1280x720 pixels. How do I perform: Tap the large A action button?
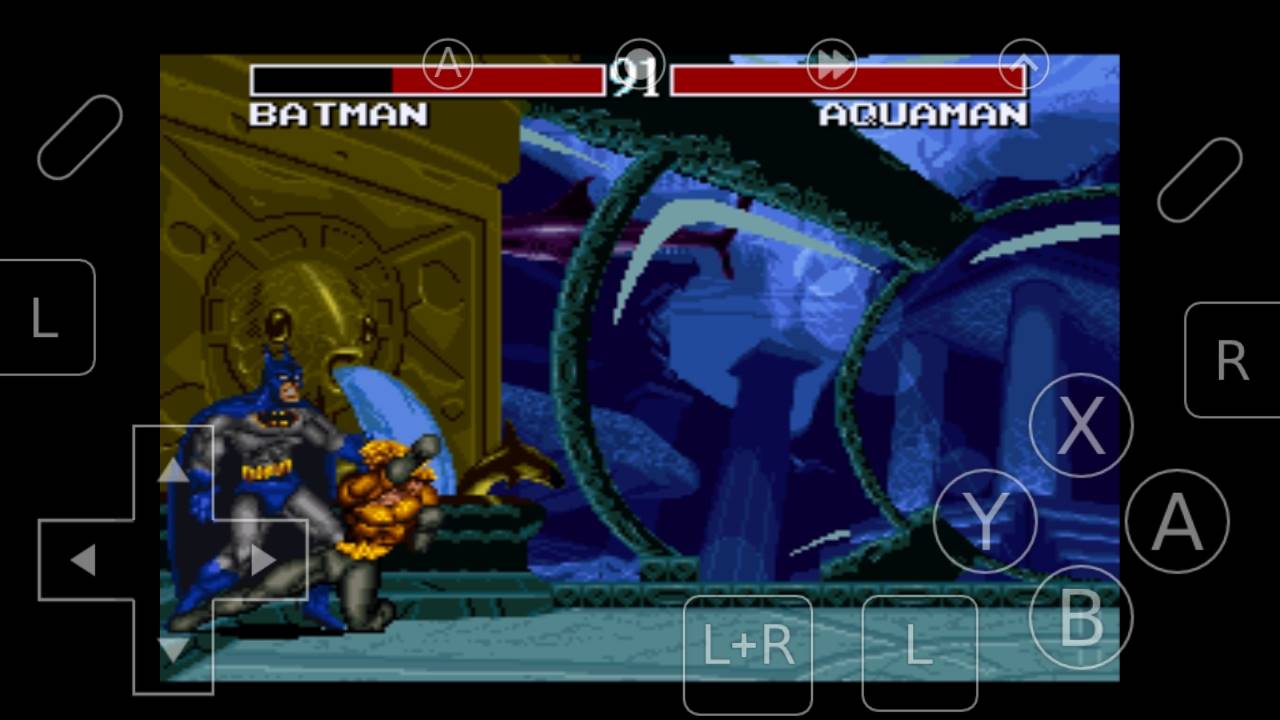point(1176,521)
